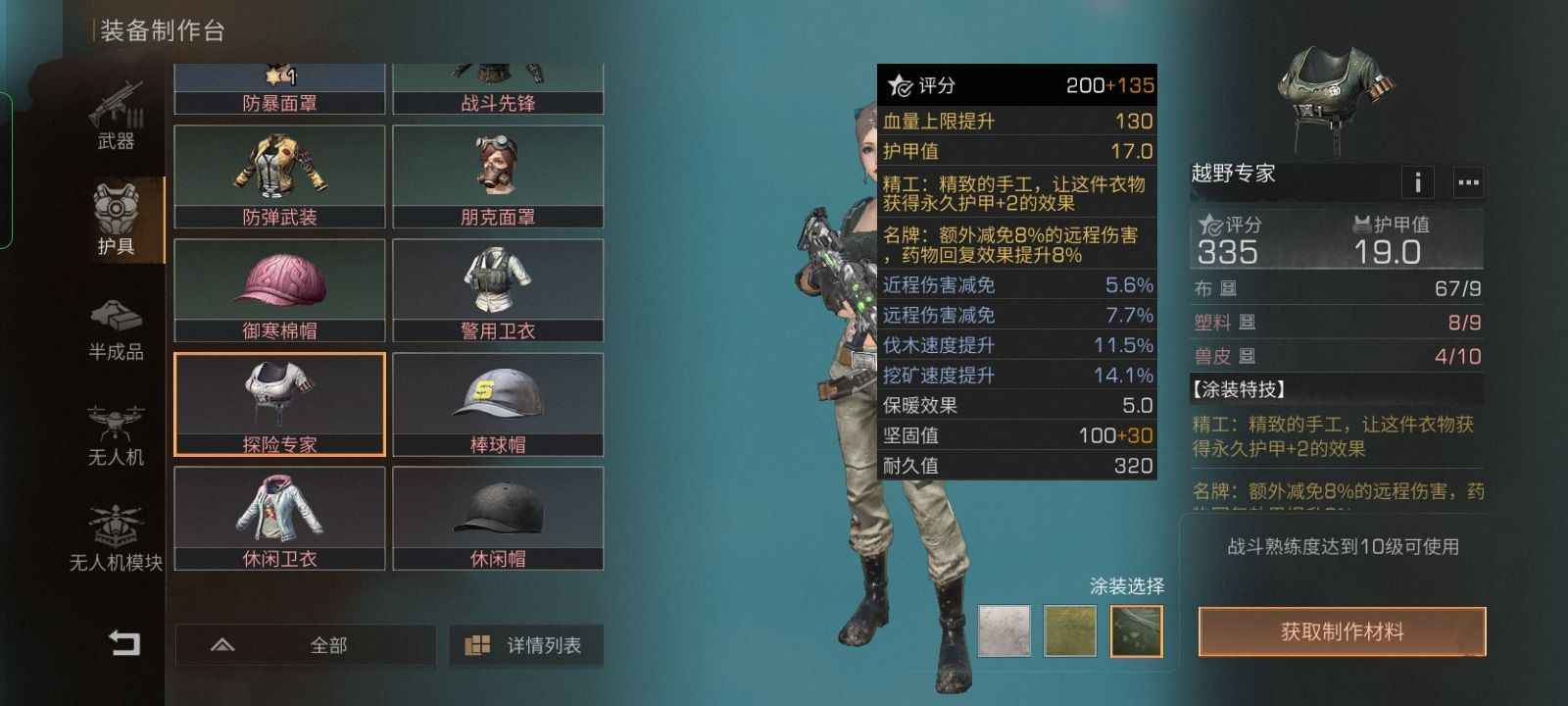
Task: Open the 半成品 category
Action: 116,329
